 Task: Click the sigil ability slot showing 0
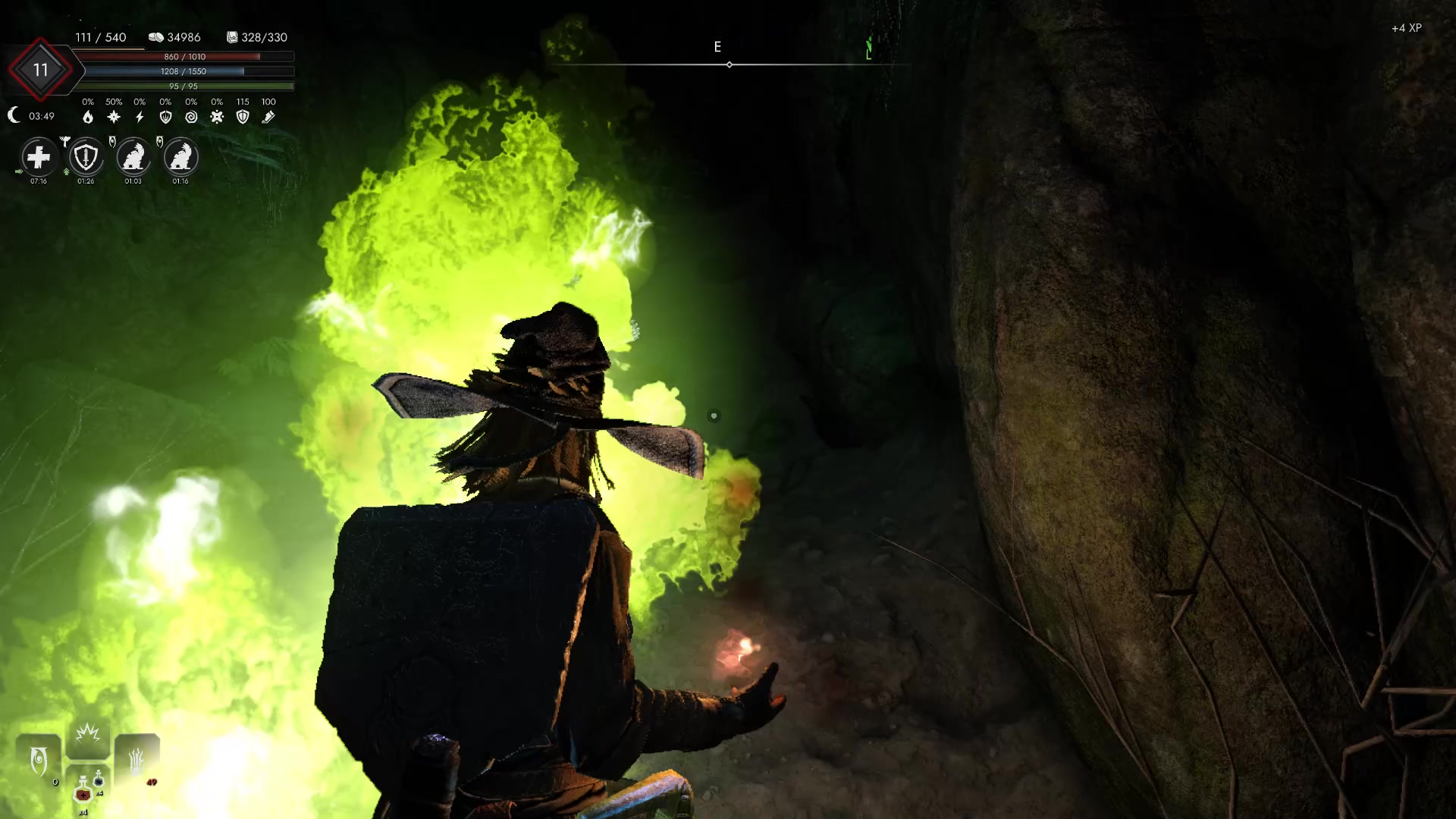[x=39, y=758]
